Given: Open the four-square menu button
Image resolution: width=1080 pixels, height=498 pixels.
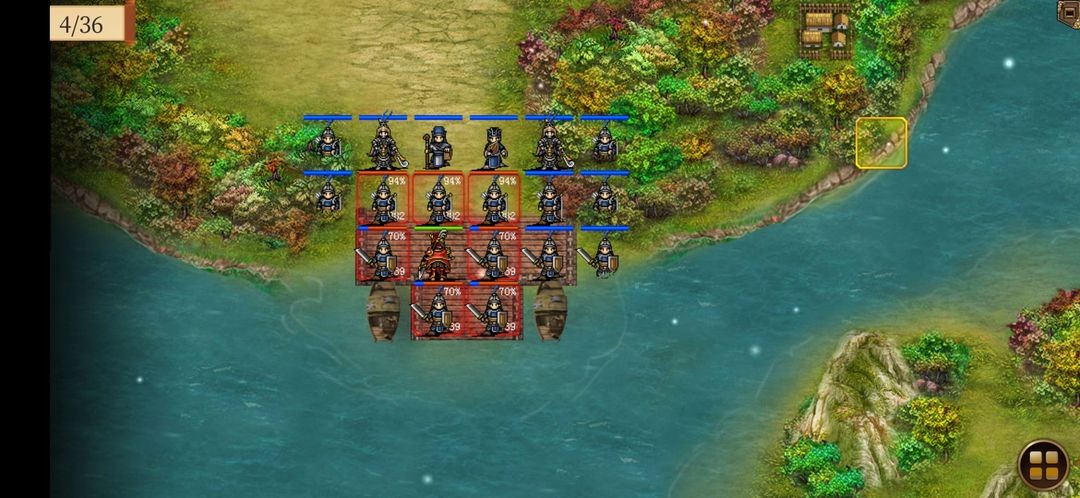Looking at the screenshot, I should (1043, 465).
